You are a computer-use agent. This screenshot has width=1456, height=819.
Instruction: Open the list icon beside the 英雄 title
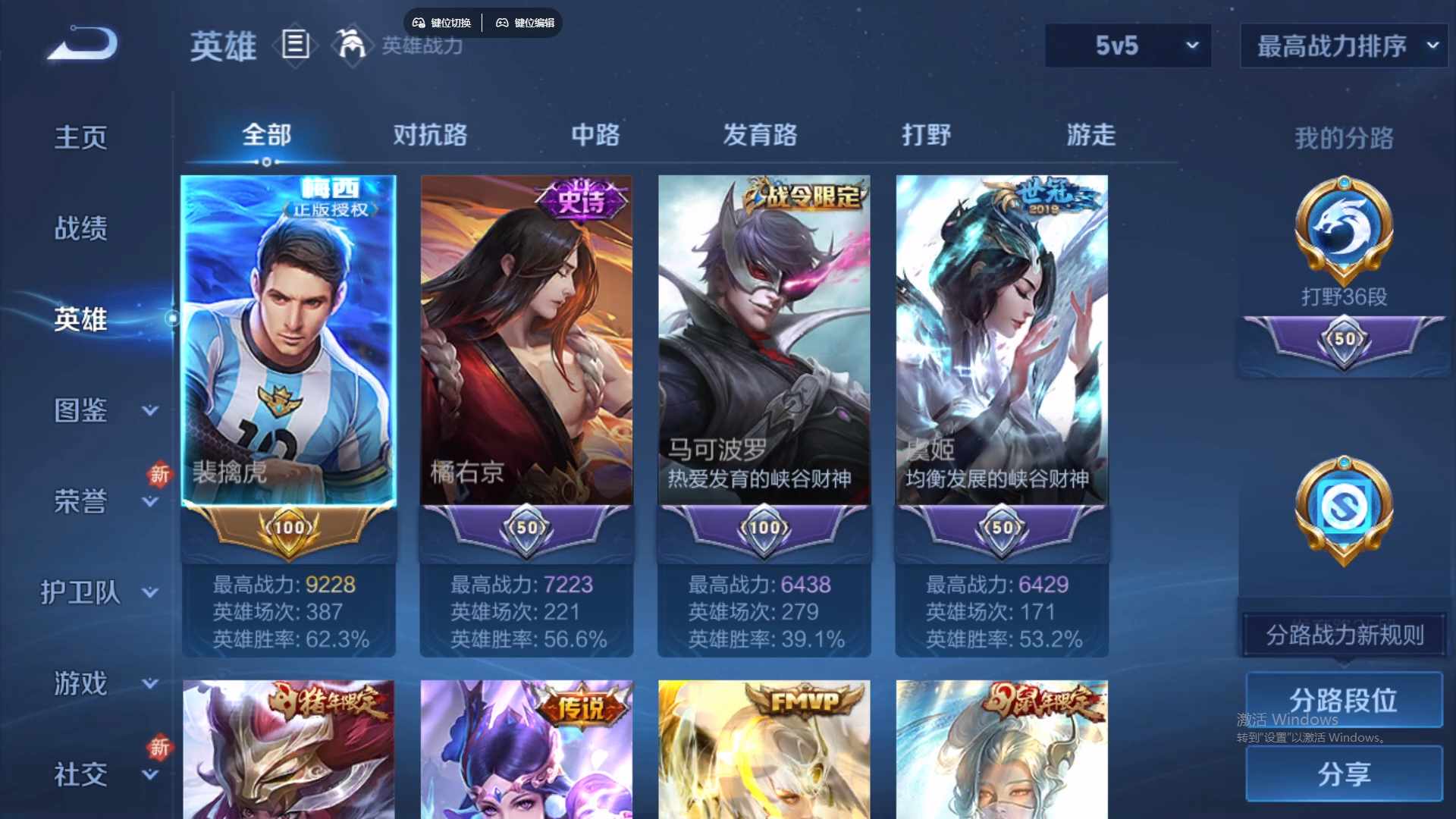pos(294,45)
